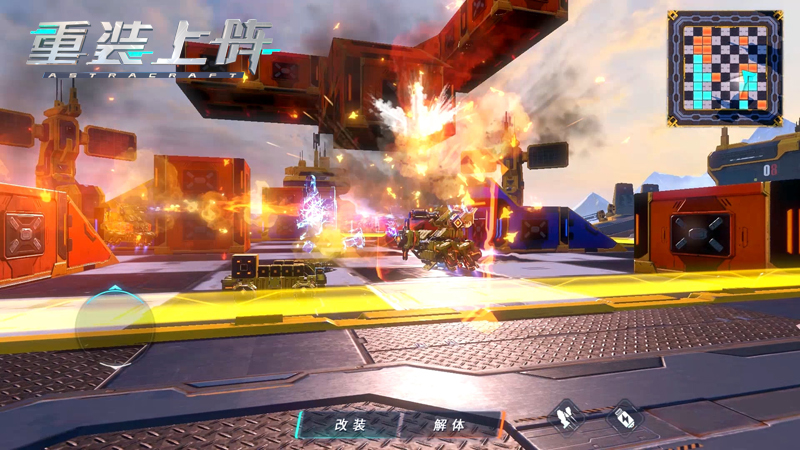This screenshot has width=800, height=450.
Task: Choose the 解体 (Dismantle) button
Action: click(x=449, y=424)
